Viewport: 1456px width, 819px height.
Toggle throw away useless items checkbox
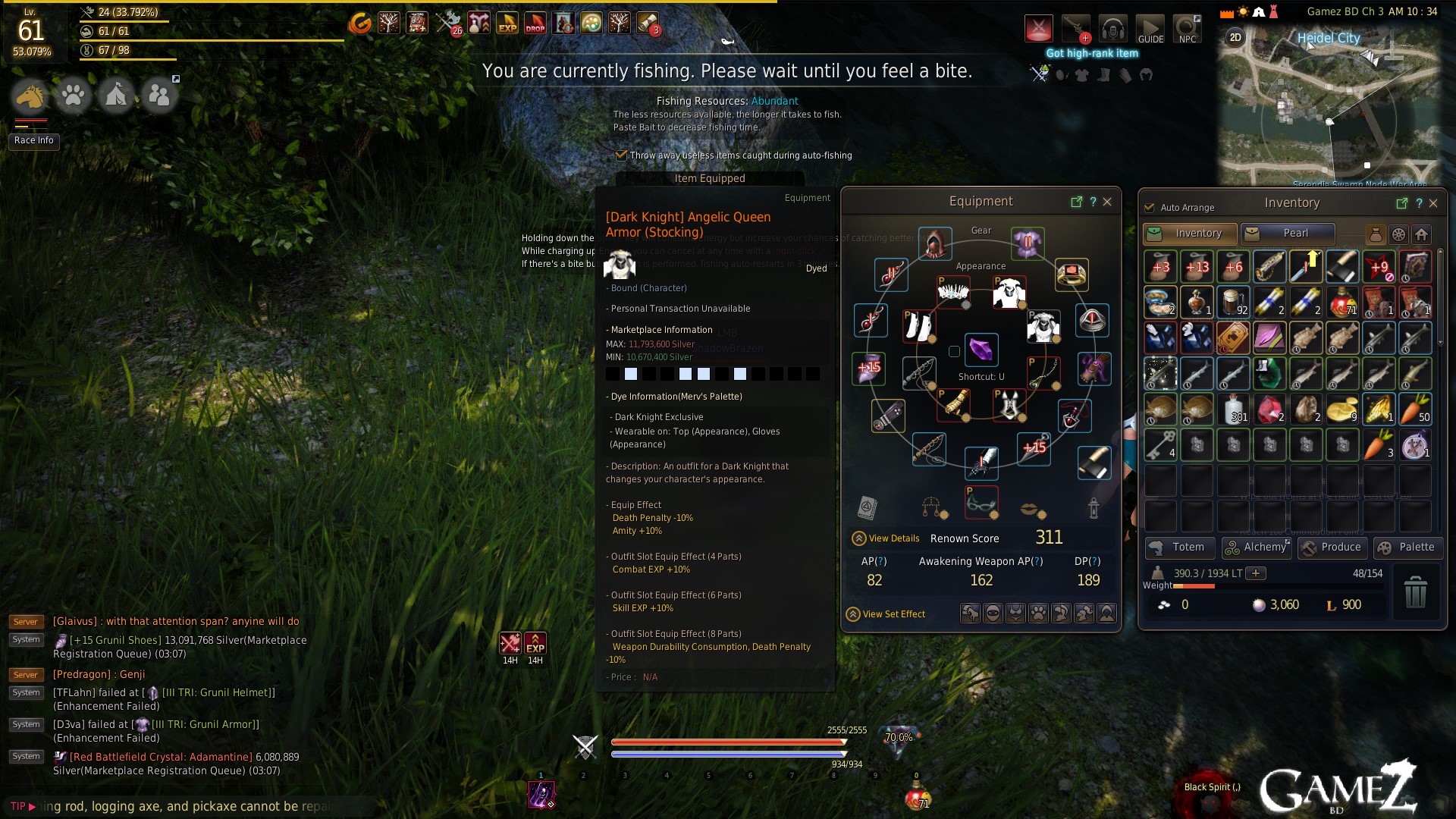tap(621, 155)
